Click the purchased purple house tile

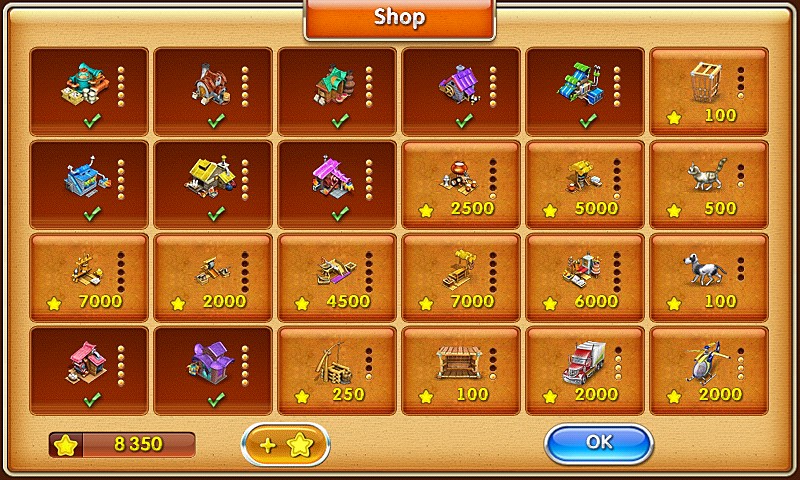212,370
